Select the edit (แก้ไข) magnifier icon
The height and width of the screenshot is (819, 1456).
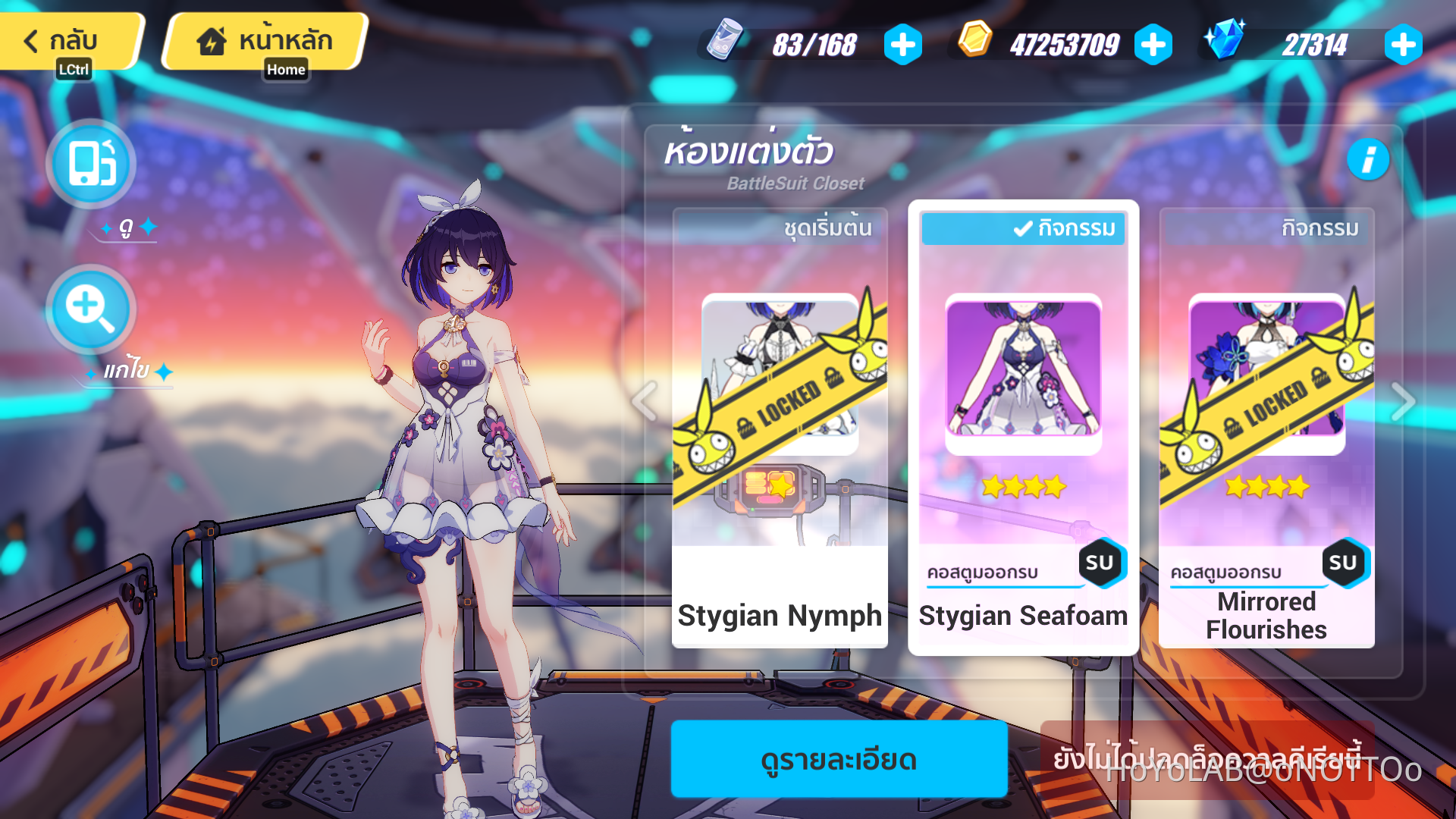click(89, 309)
